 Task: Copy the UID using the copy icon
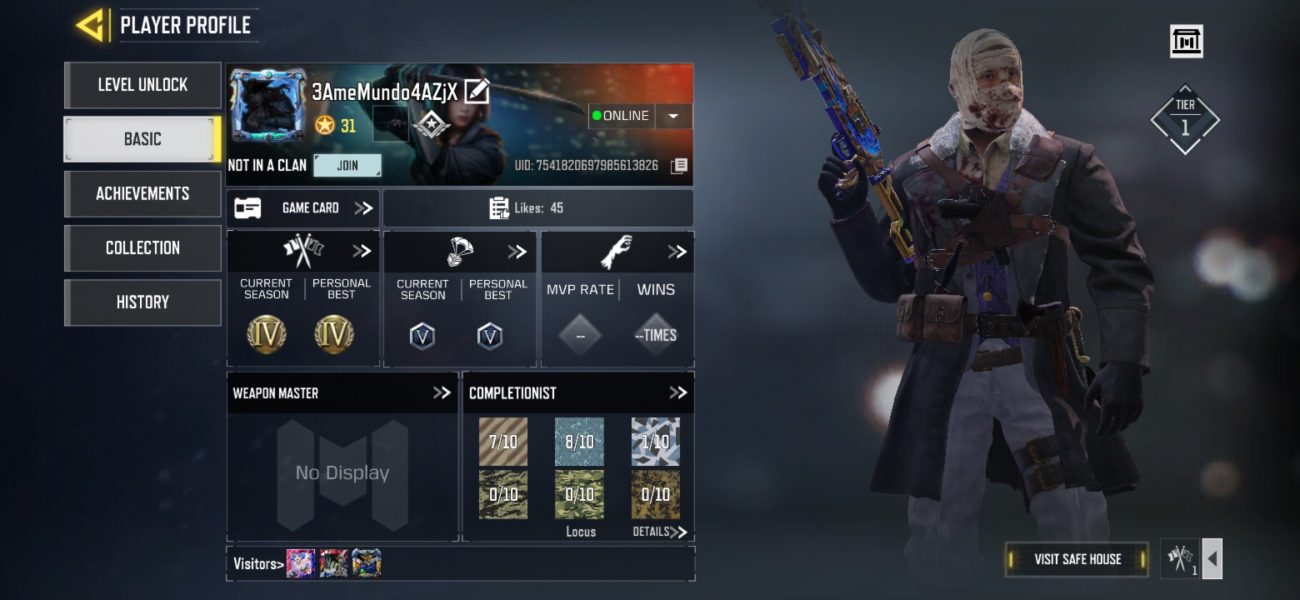click(679, 165)
